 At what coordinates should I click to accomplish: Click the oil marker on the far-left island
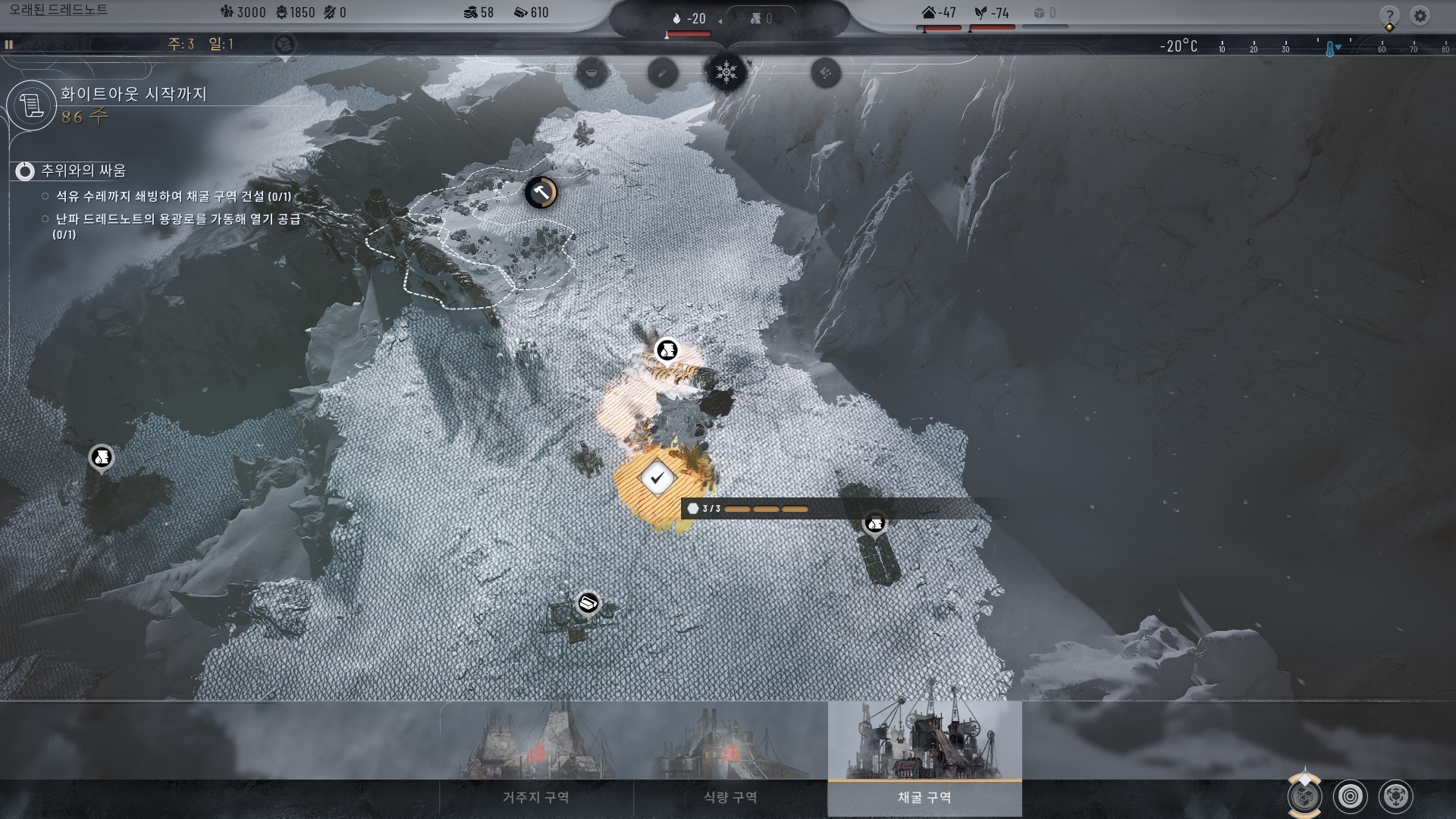(x=102, y=457)
